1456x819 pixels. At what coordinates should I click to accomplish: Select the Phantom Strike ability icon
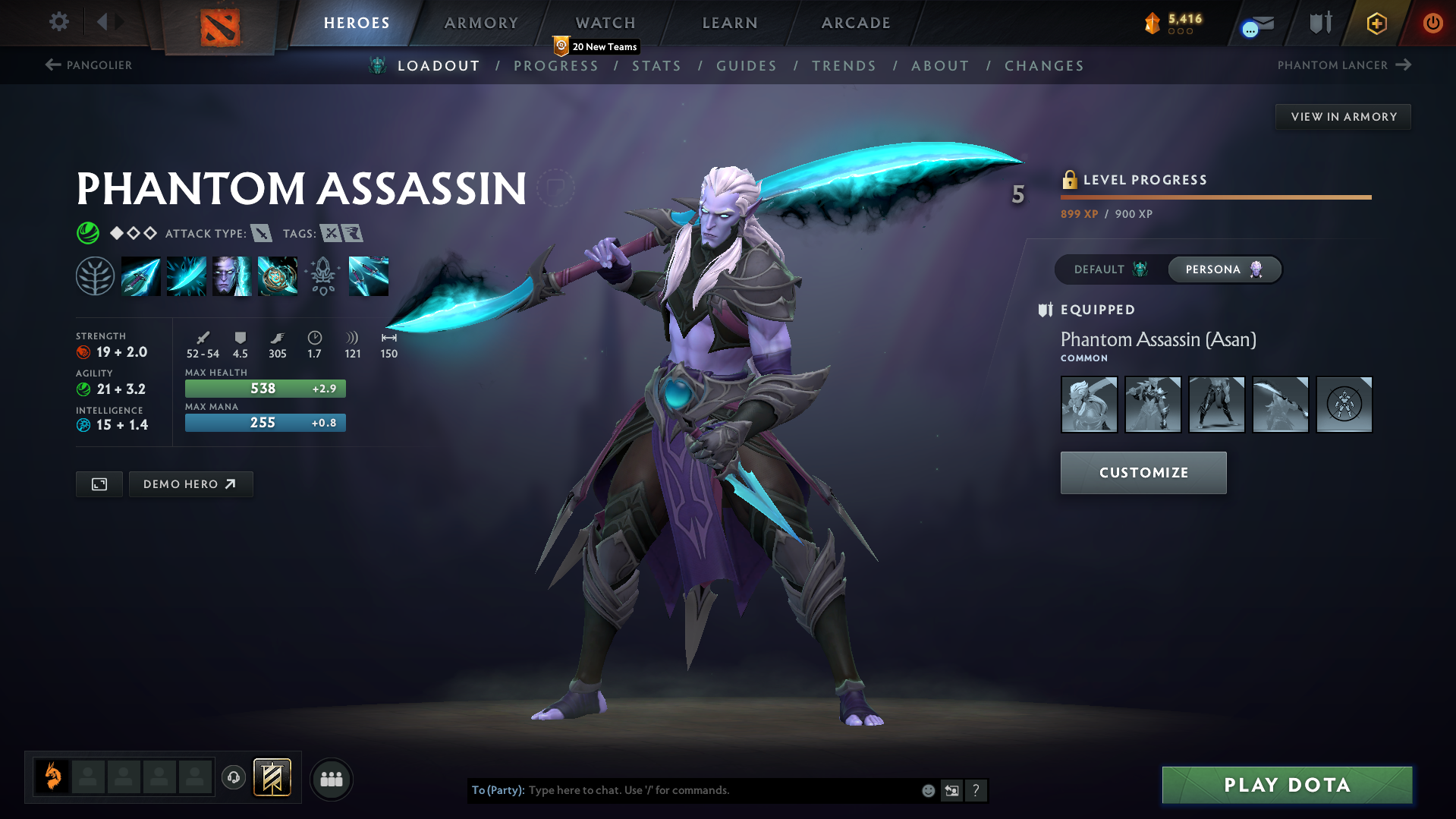(x=186, y=276)
